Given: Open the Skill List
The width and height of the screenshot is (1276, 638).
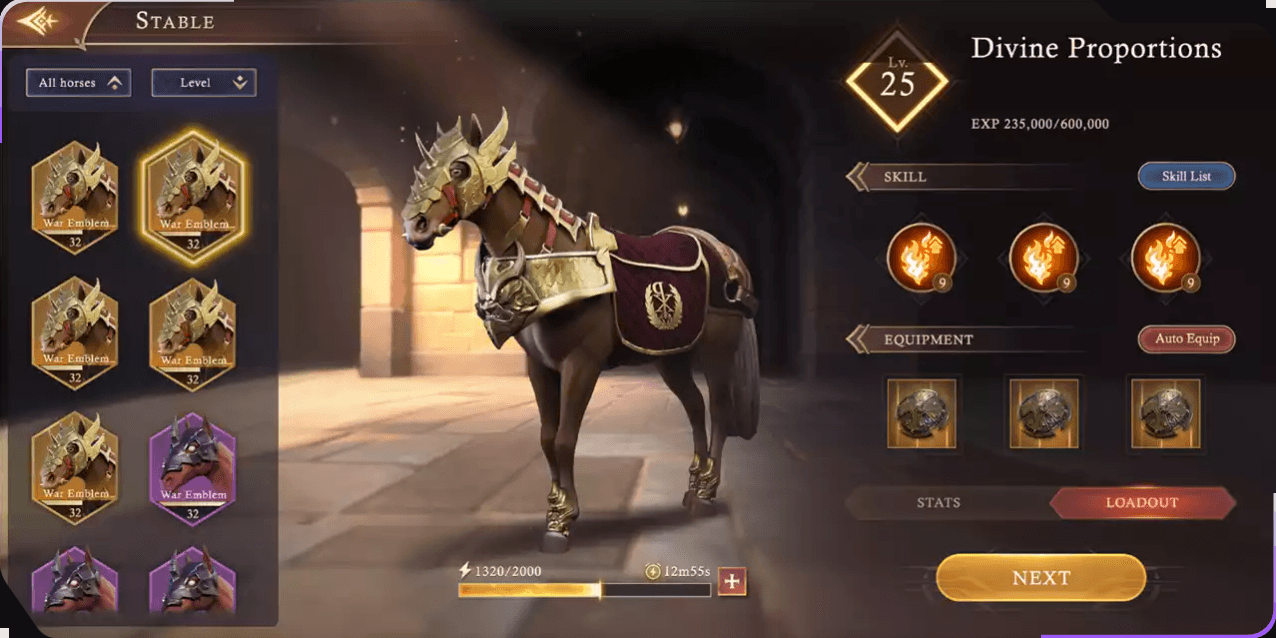Looking at the screenshot, I should 1186,177.
